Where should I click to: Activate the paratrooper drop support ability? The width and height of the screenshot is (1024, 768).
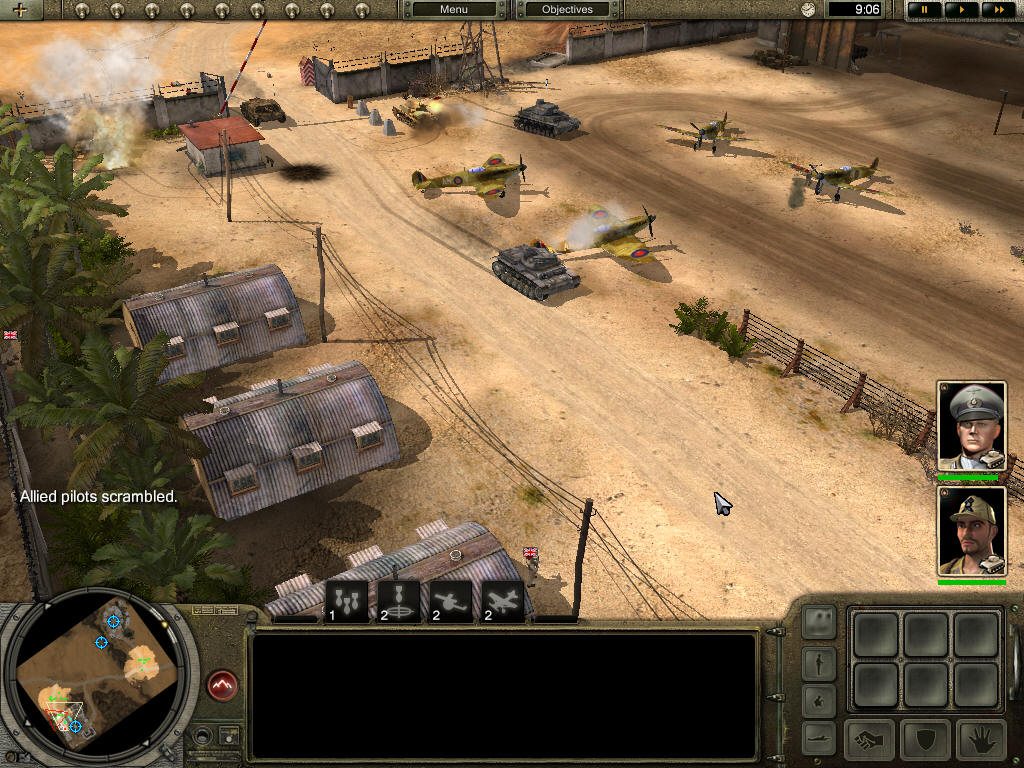[x=399, y=601]
